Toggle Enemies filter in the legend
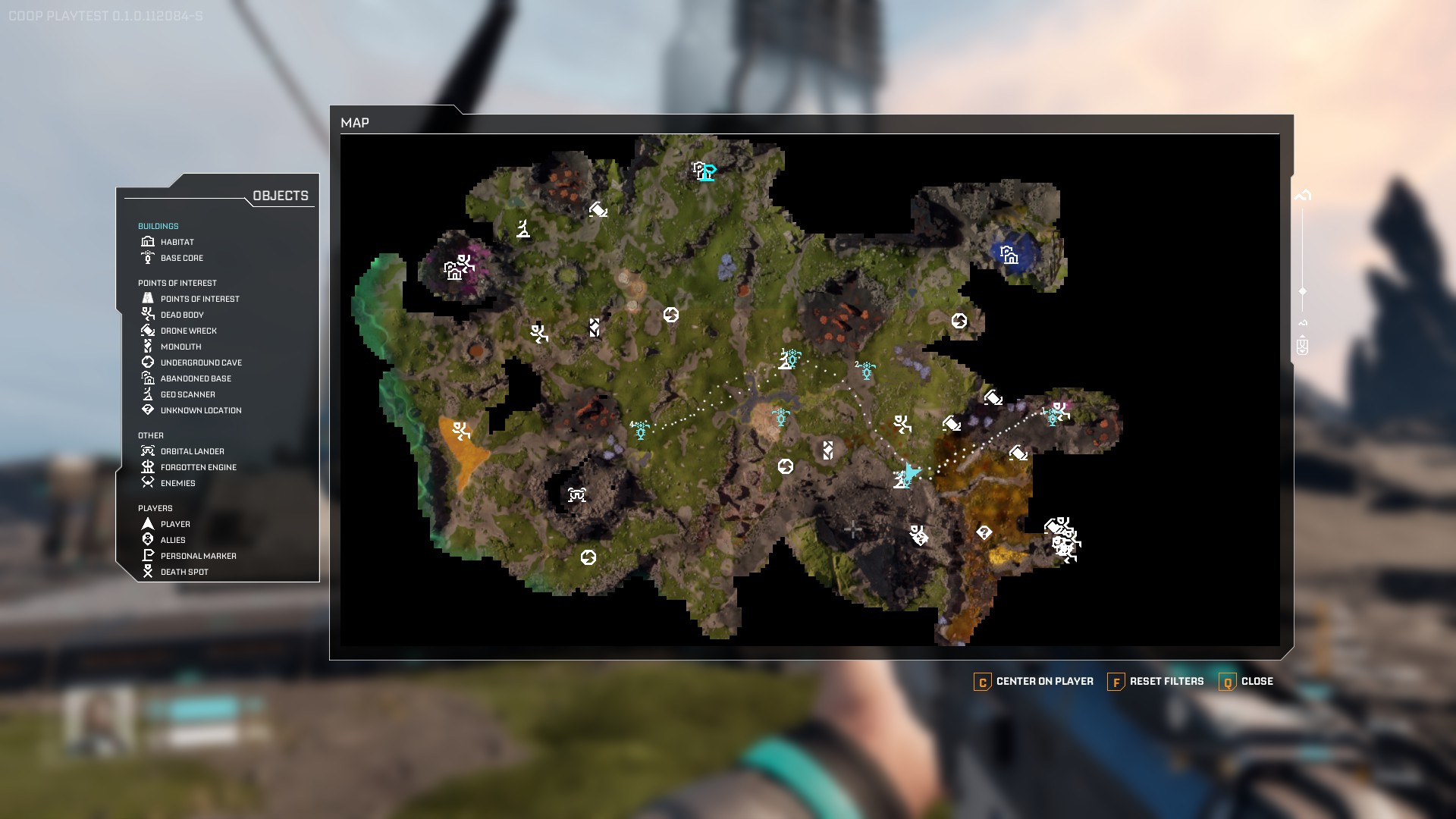This screenshot has width=1456, height=819. [177, 483]
